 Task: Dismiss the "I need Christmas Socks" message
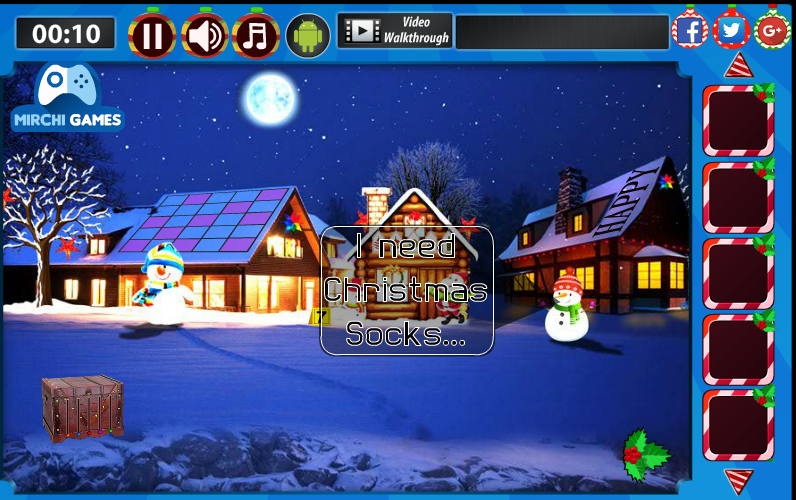[406, 290]
